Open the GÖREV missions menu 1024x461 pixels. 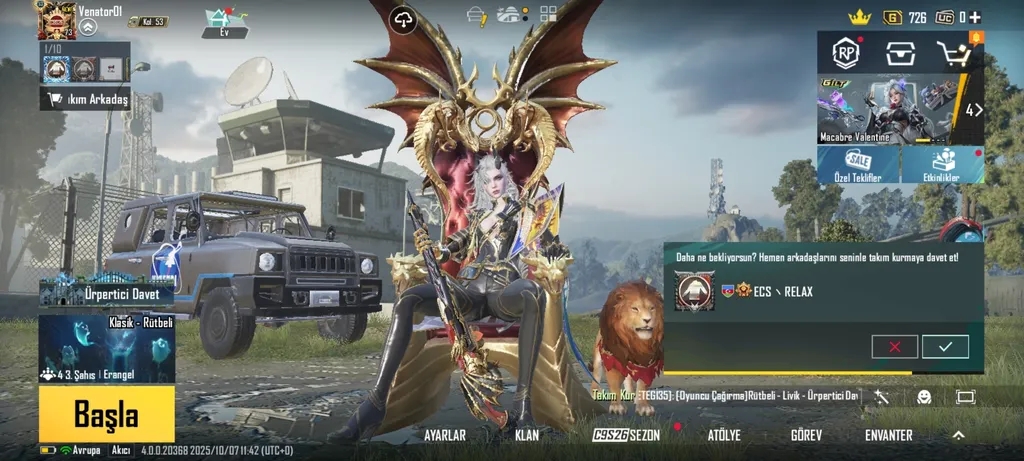[x=806, y=436]
